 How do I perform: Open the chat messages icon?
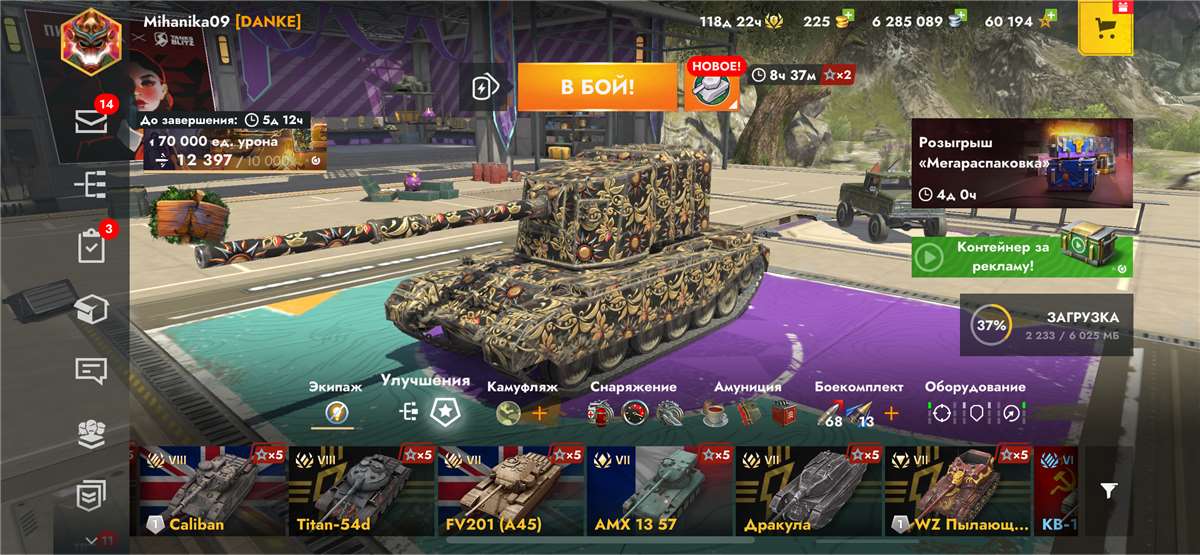point(92,370)
